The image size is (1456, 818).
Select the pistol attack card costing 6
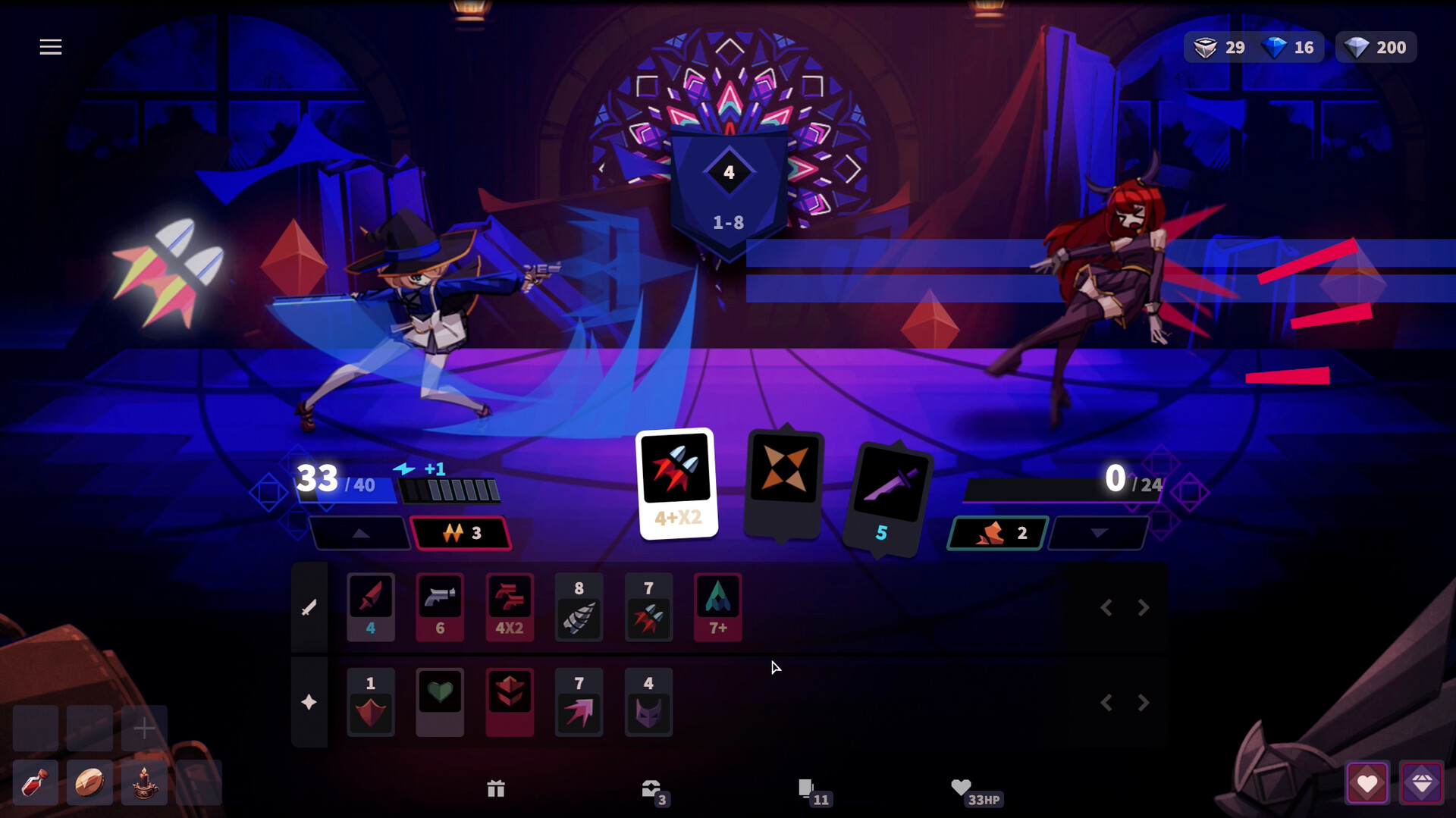pos(440,606)
